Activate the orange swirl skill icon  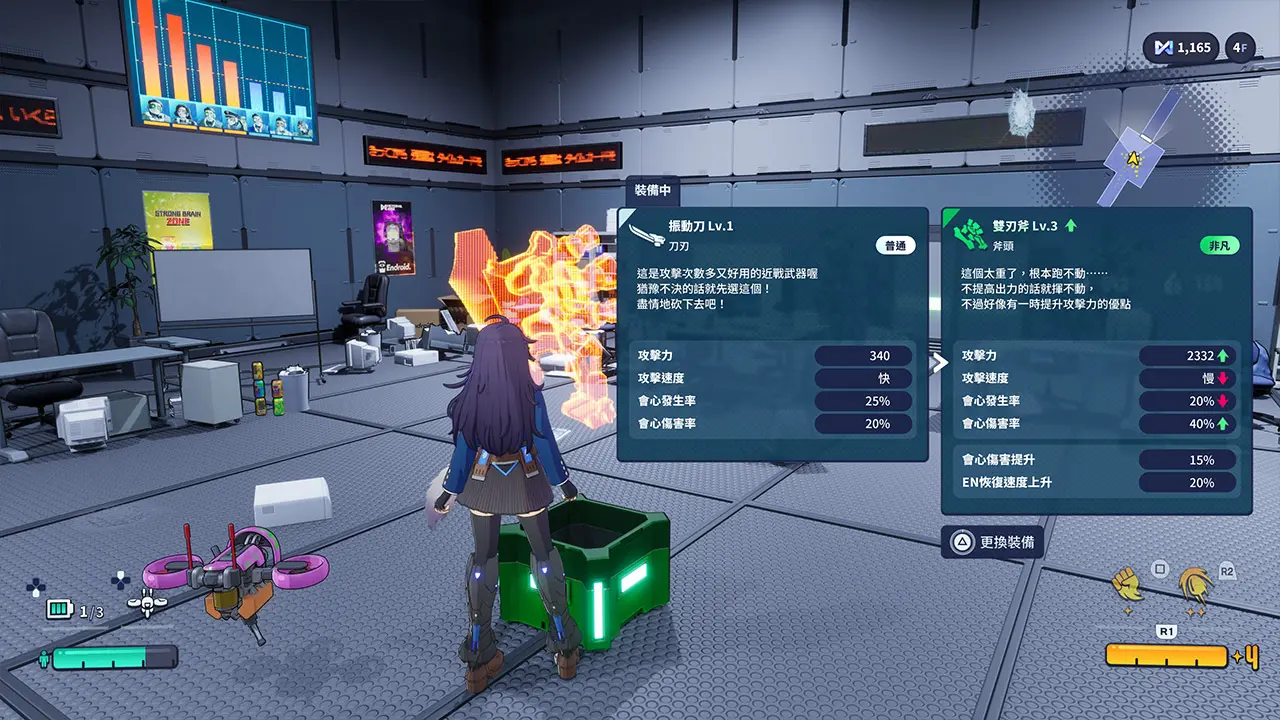[x=1194, y=586]
